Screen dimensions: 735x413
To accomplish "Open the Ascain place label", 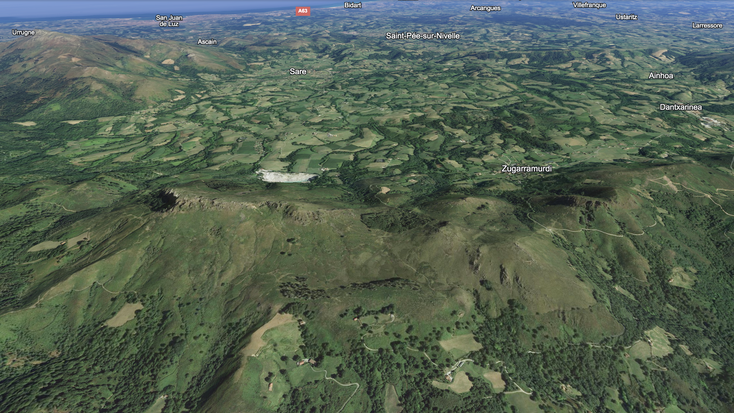I will pos(207,42).
